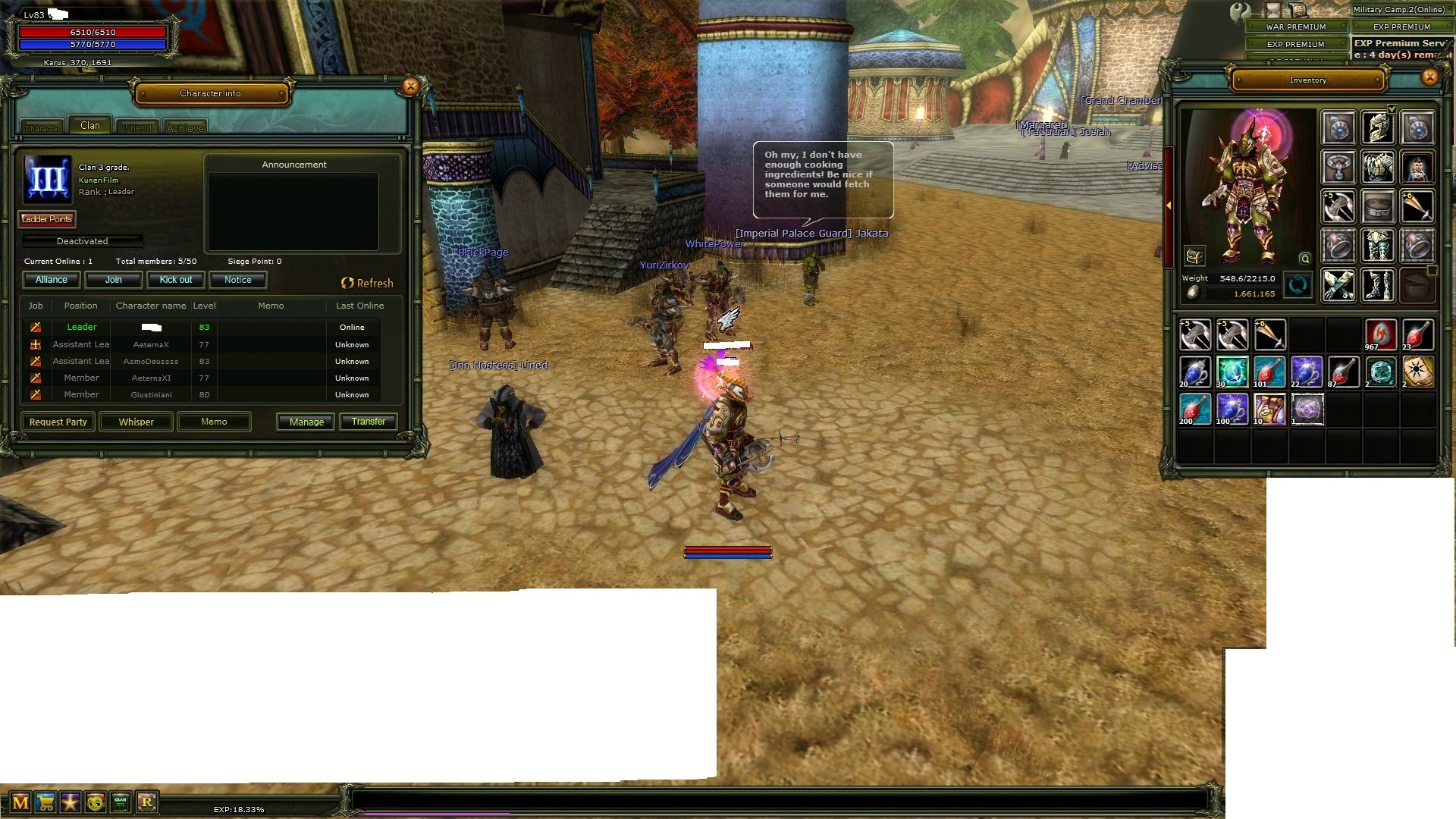The width and height of the screenshot is (1456, 819).
Task: Enable the checkbox on the cloak slot
Action: (1431, 271)
